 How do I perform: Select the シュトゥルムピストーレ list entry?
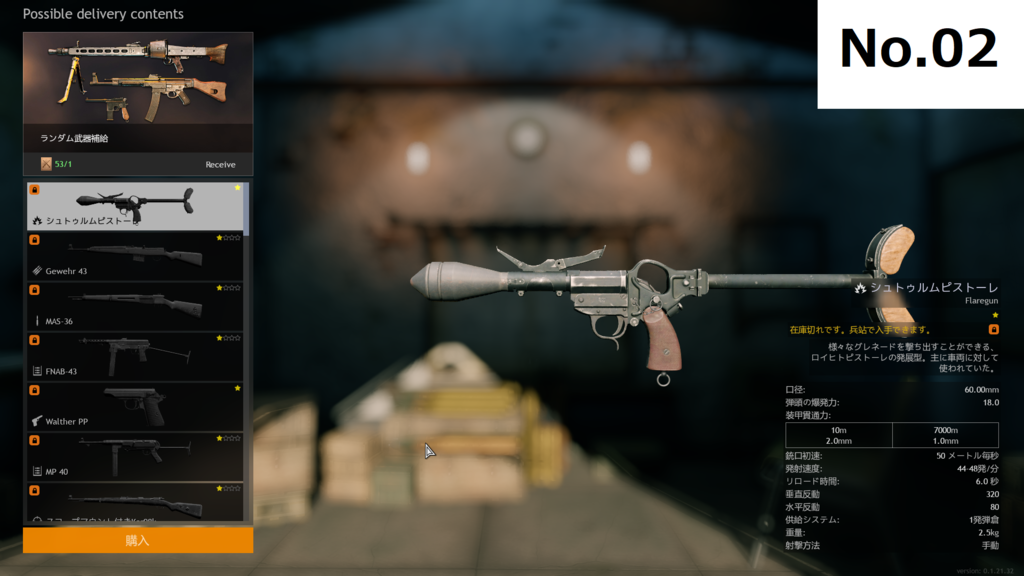[x=134, y=206]
